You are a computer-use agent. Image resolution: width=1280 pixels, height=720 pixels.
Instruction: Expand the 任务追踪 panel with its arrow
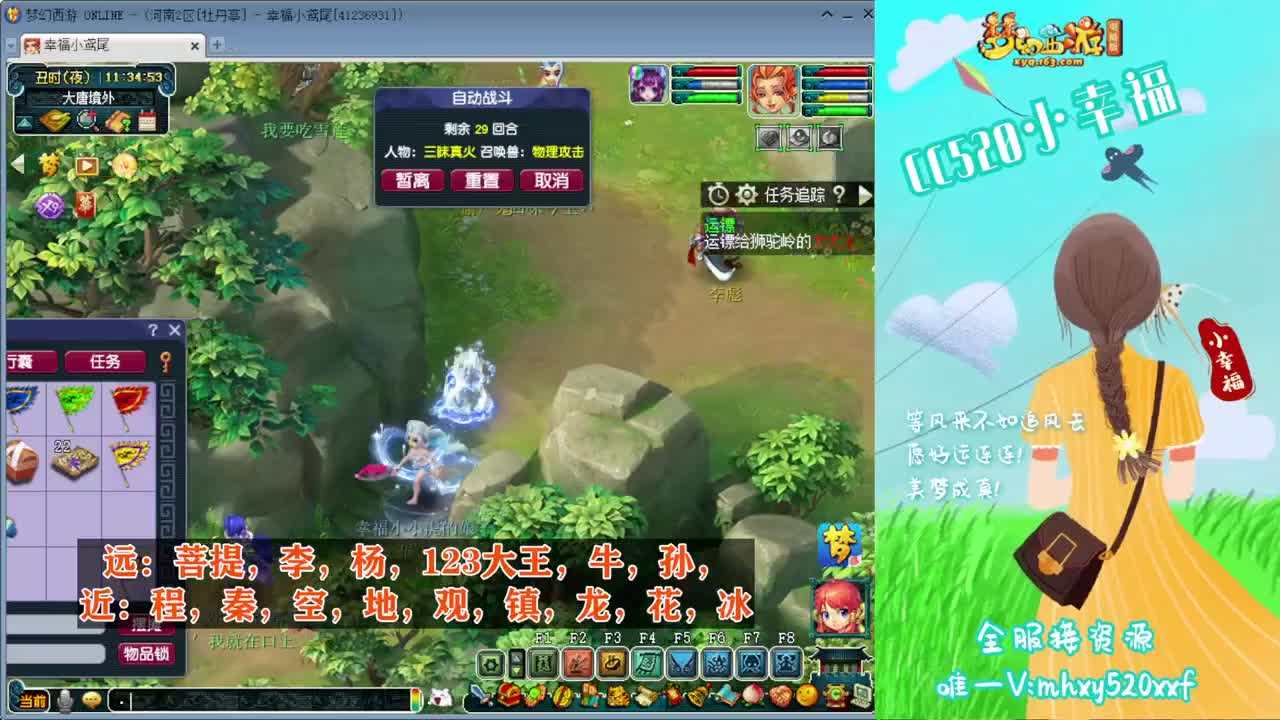coord(866,196)
